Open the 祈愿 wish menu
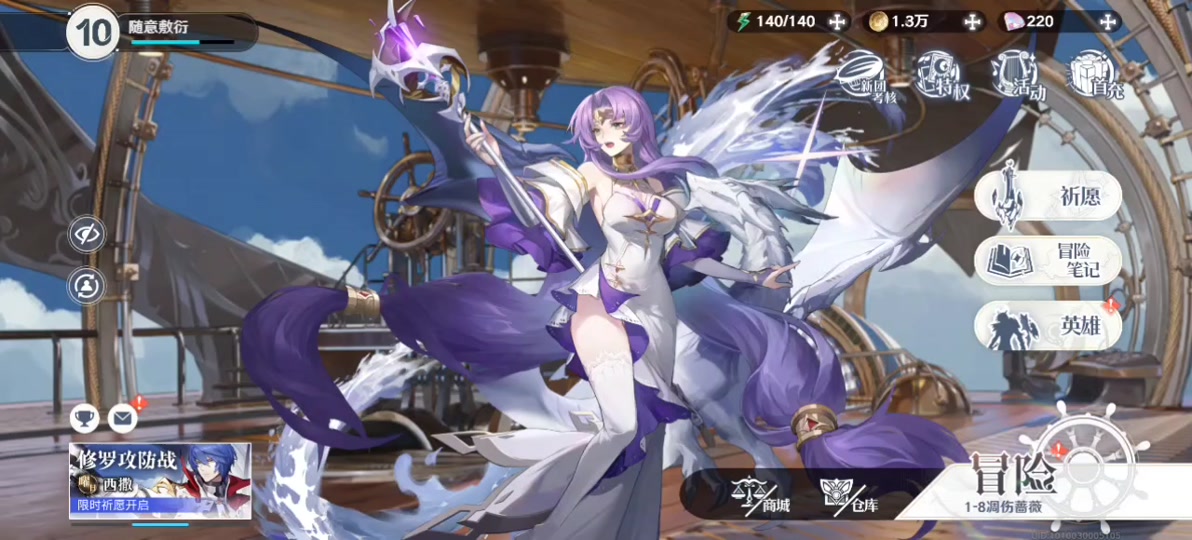 [1047, 196]
